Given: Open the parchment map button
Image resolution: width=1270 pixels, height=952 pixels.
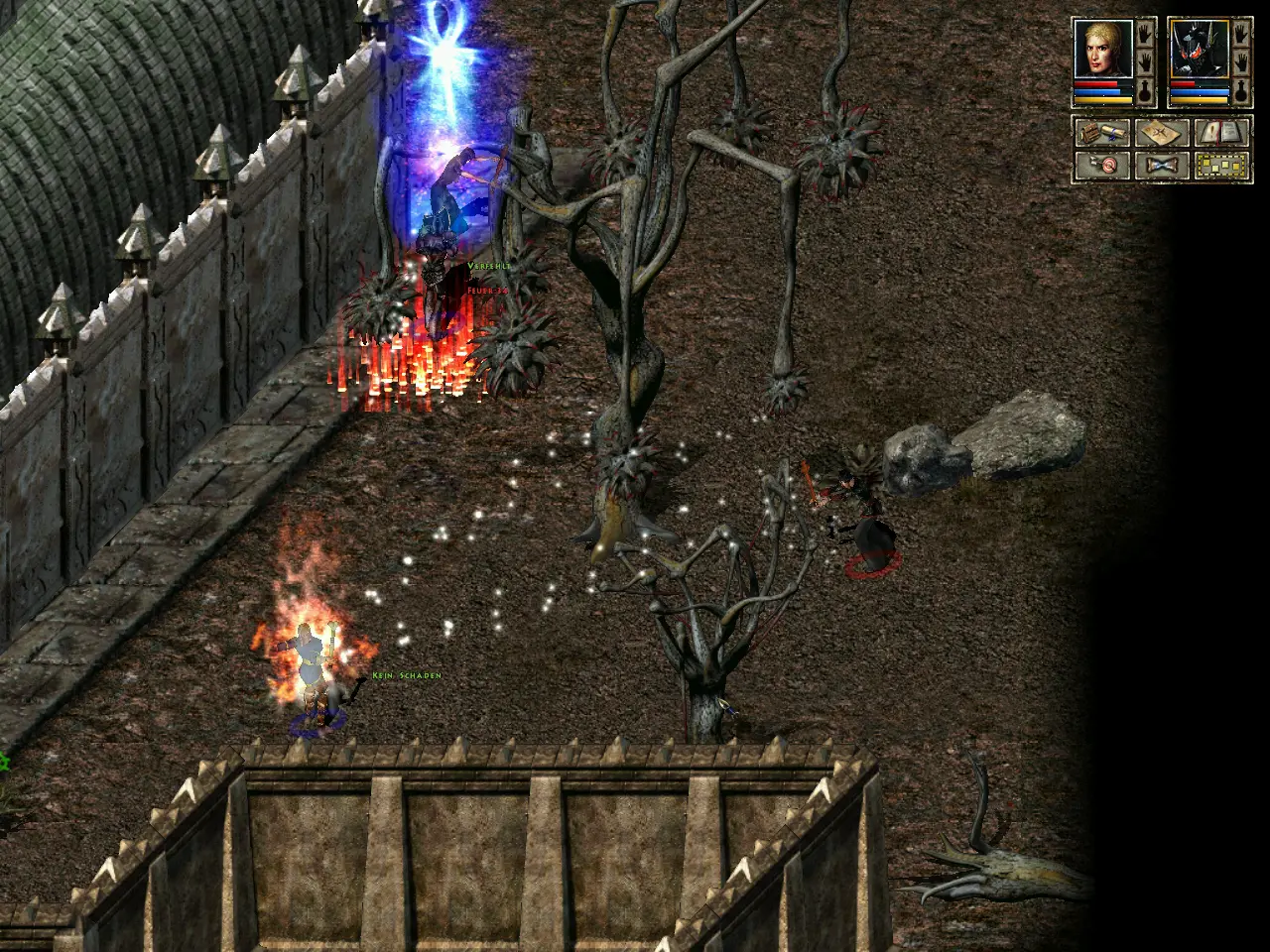Looking at the screenshot, I should (1161, 132).
